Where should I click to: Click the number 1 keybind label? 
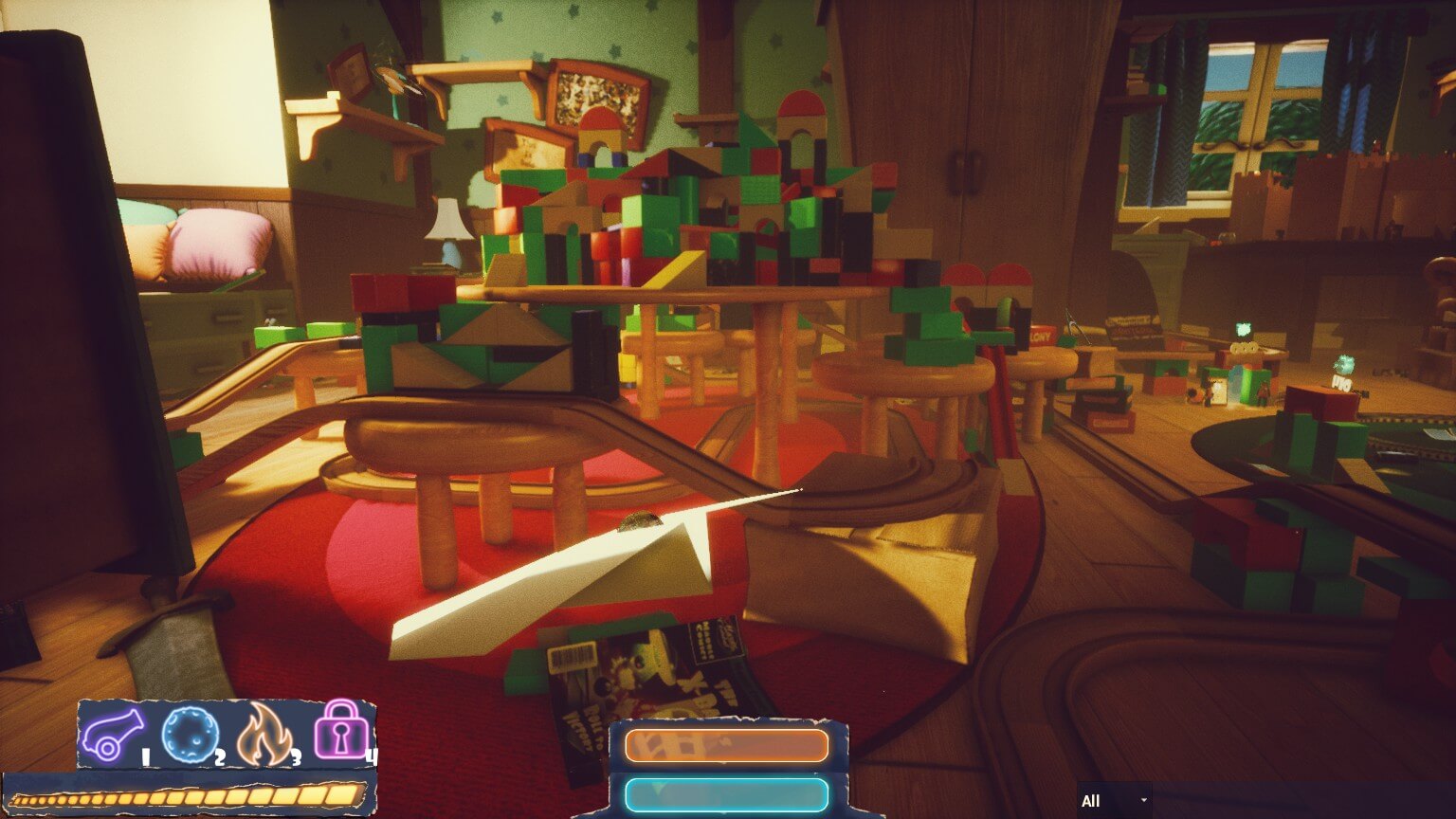(144, 756)
